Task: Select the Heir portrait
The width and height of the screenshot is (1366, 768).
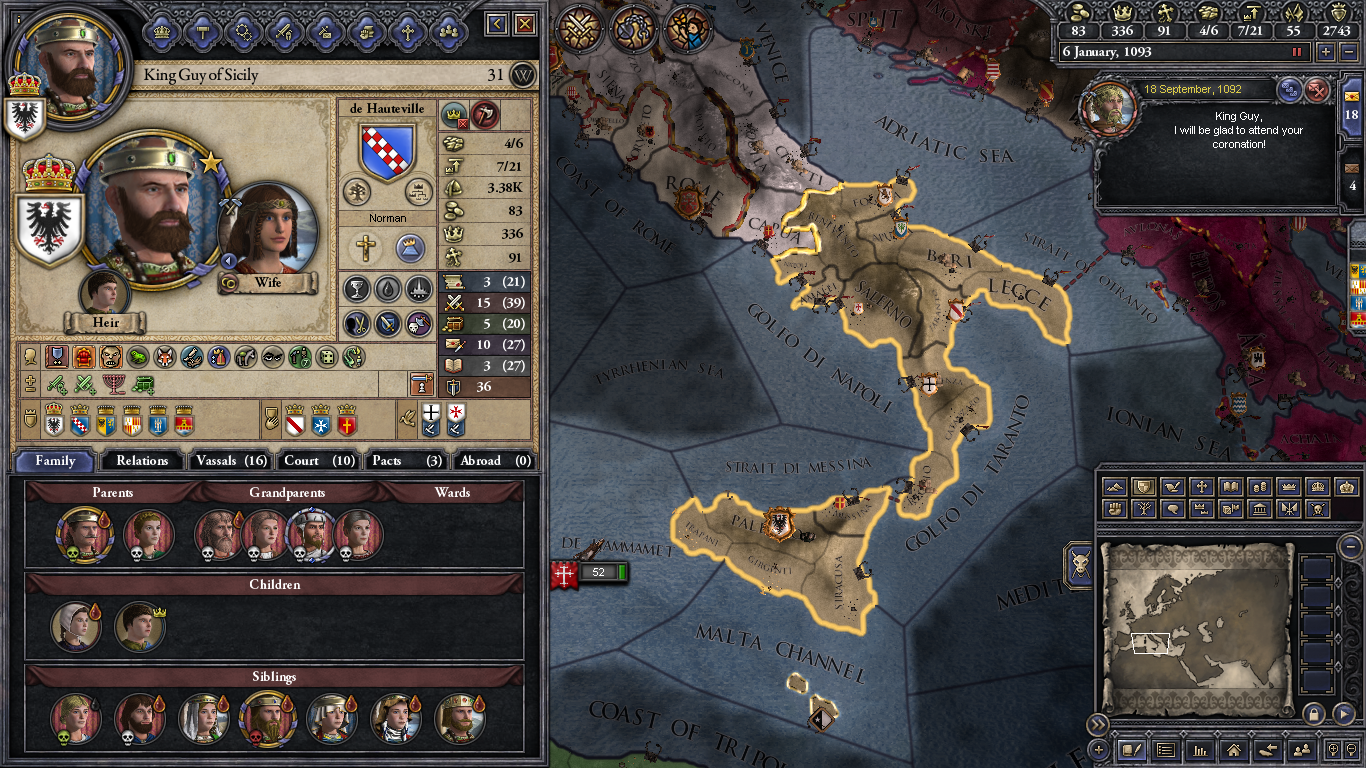Action: 104,292
